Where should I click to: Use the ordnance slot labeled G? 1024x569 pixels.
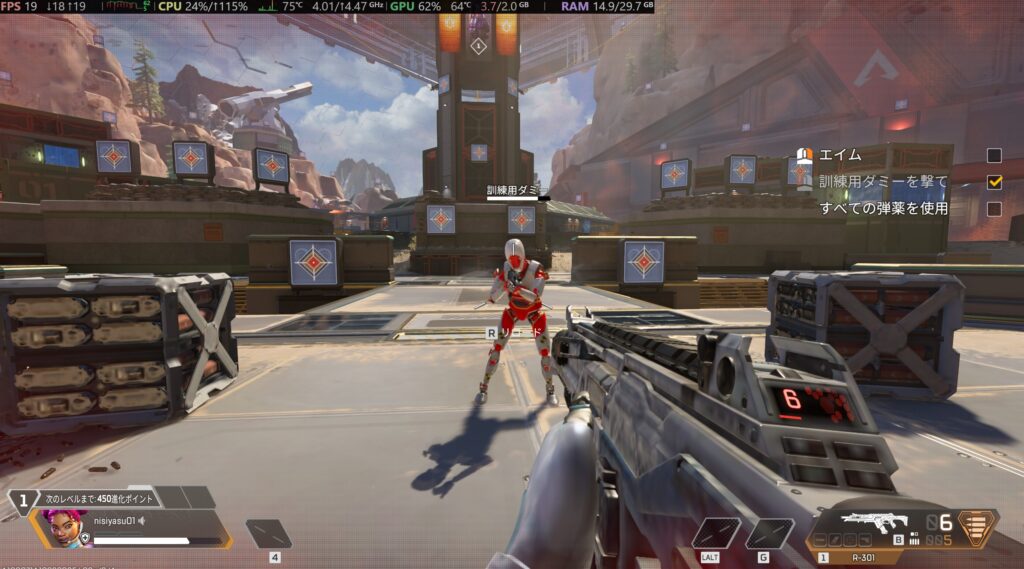(769, 533)
